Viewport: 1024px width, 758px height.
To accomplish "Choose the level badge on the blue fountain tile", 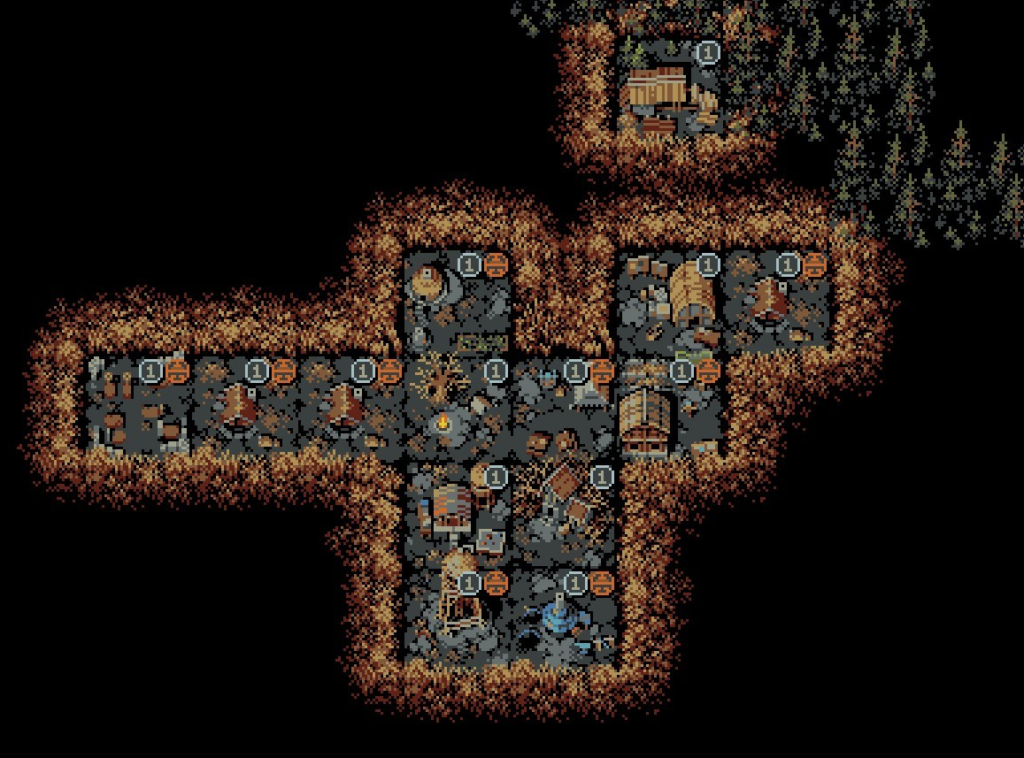I will click(x=575, y=582).
